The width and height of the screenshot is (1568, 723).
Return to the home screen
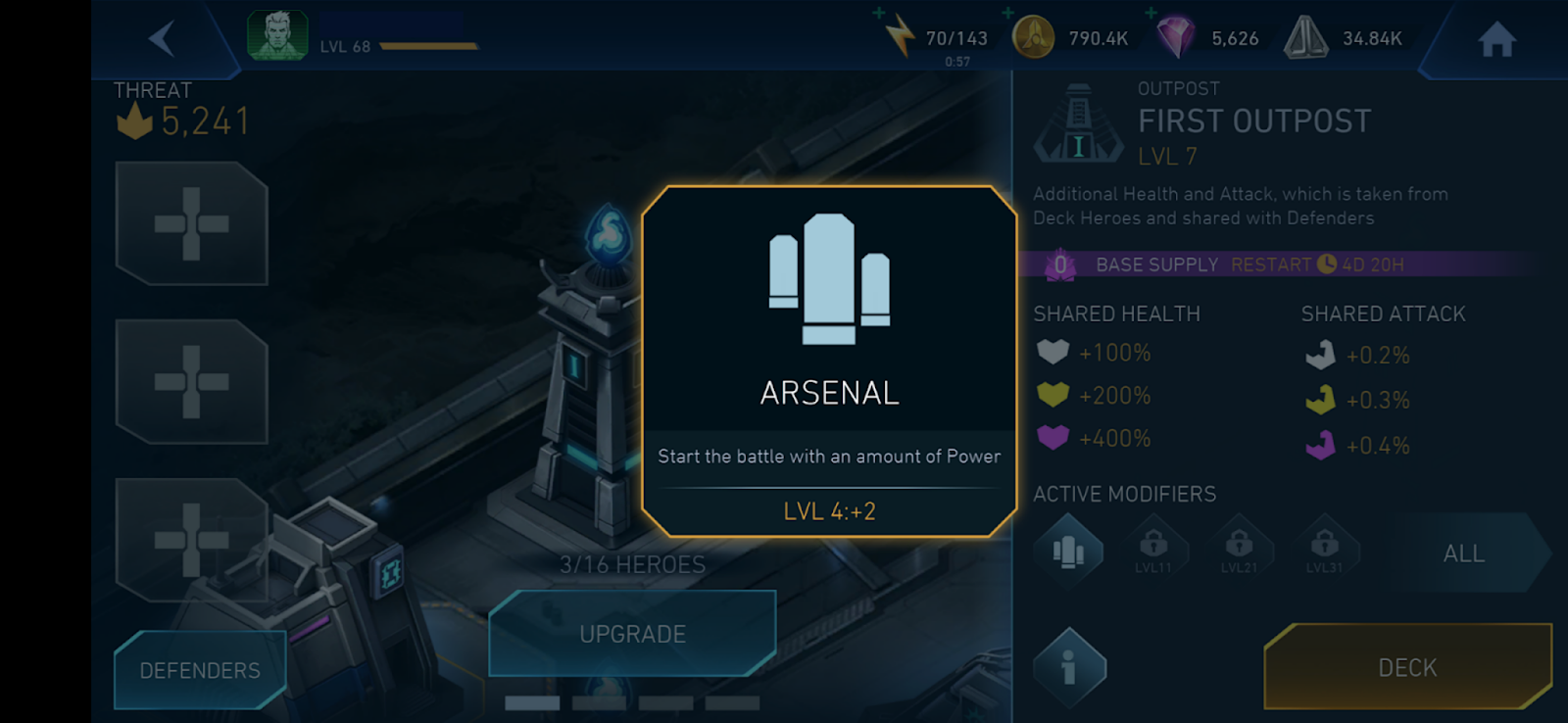[1496, 39]
